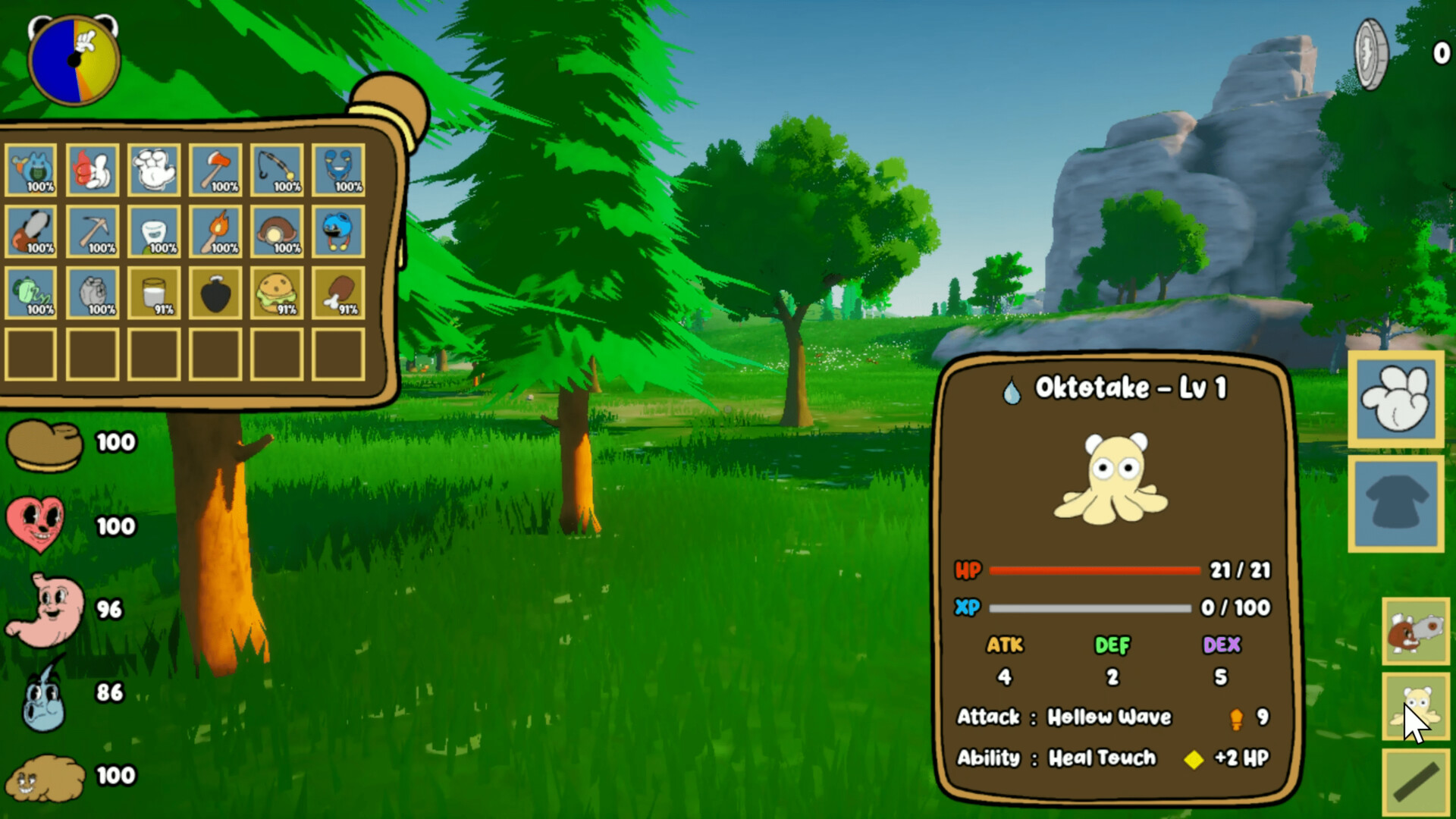Select the black flask in the inventory

tap(215, 293)
